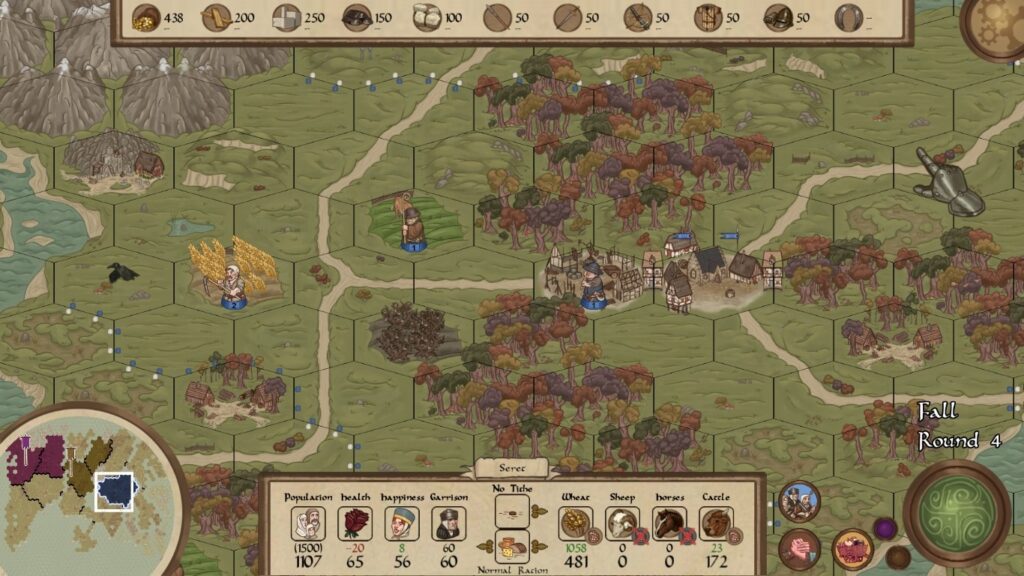Open the Happiness icon
The width and height of the screenshot is (1024, 576).
tap(401, 523)
